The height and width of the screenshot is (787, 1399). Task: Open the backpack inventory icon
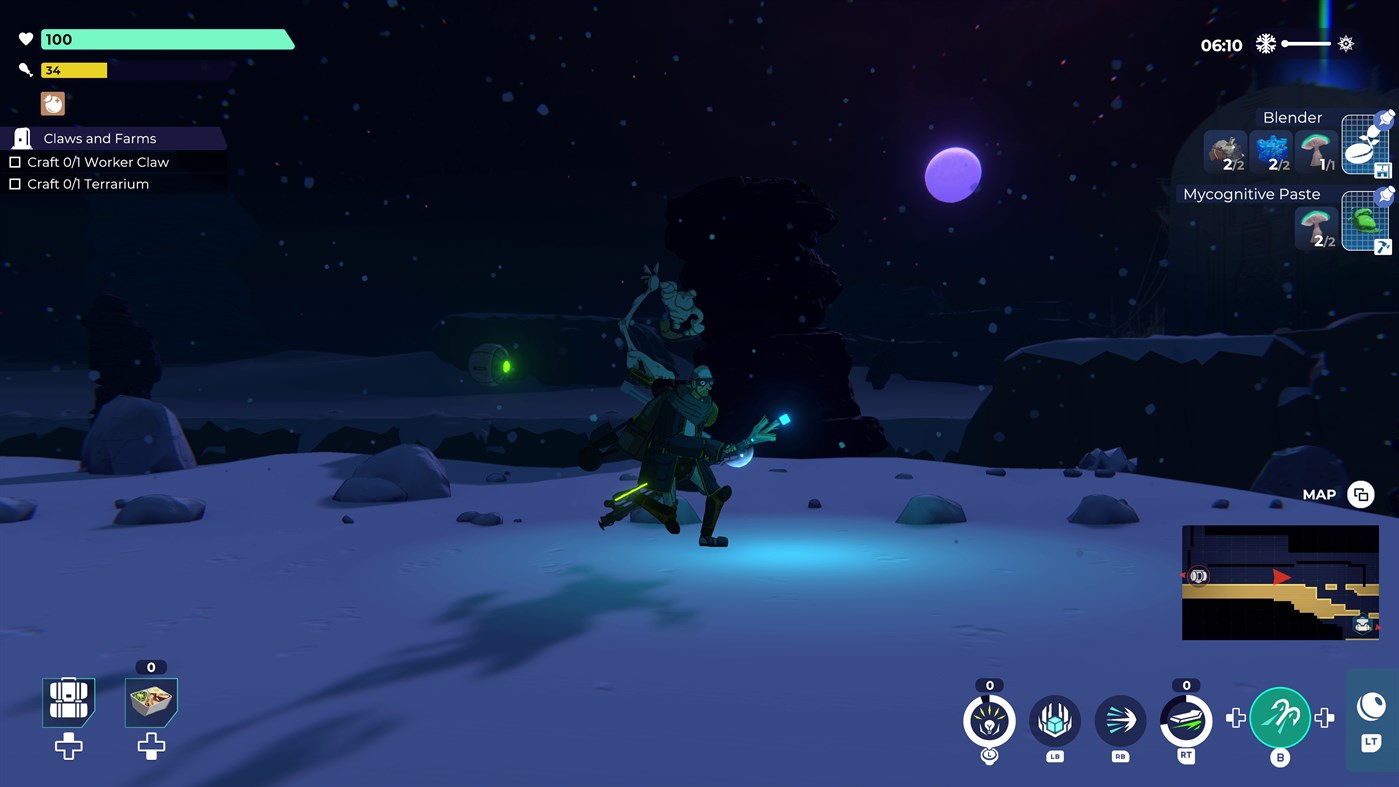[67, 701]
